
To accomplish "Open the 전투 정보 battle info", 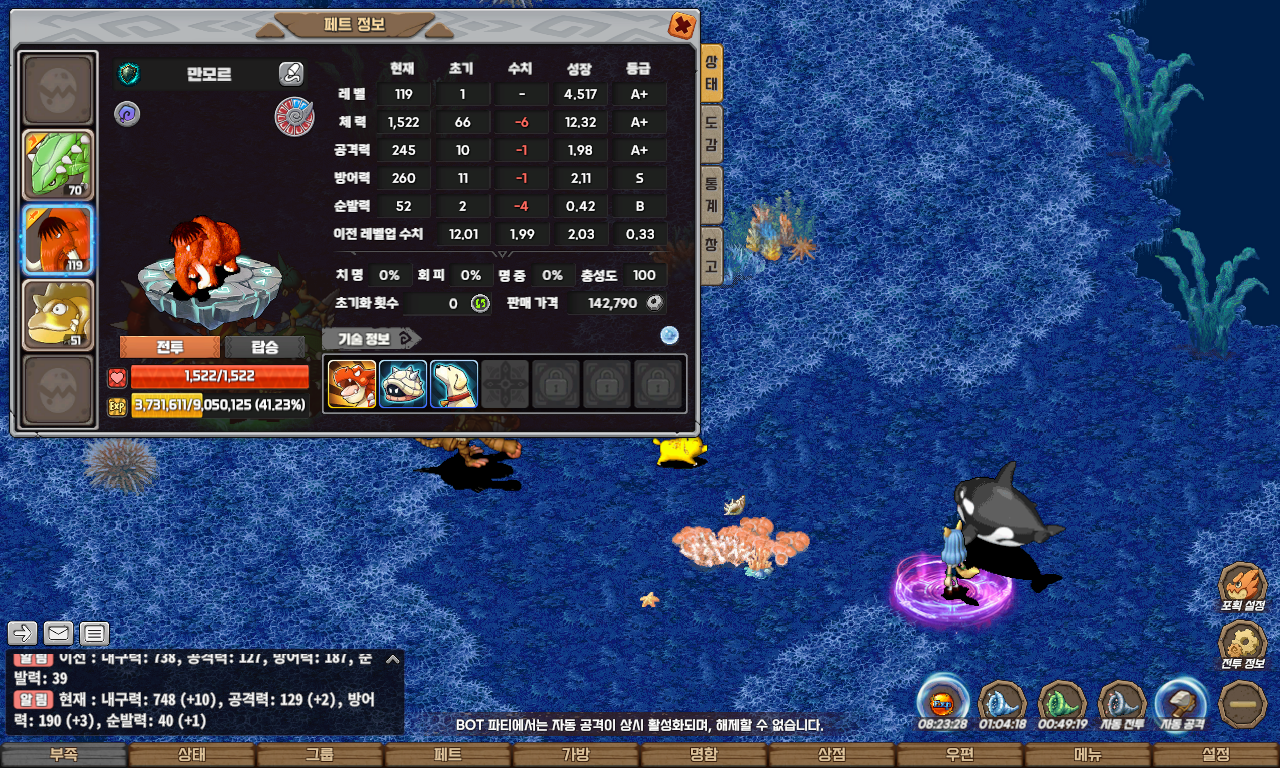I will coord(1243,645).
